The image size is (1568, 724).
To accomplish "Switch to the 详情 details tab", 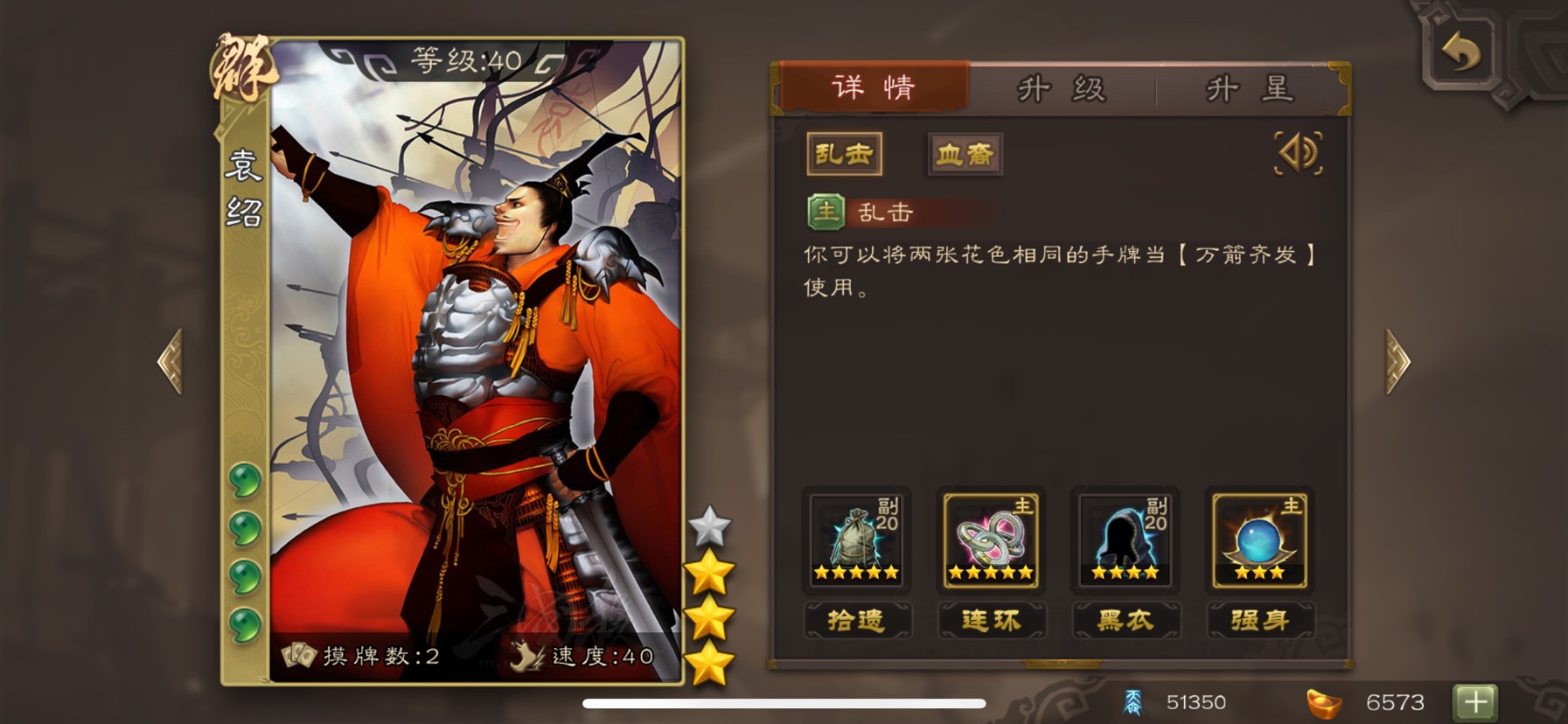I will (874, 87).
